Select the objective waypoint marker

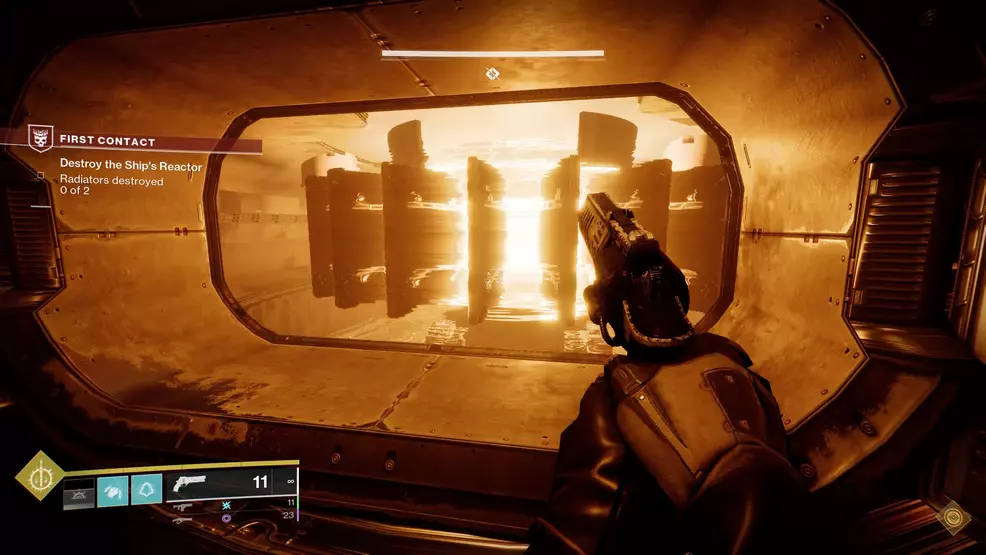pyautogui.click(x=492, y=73)
